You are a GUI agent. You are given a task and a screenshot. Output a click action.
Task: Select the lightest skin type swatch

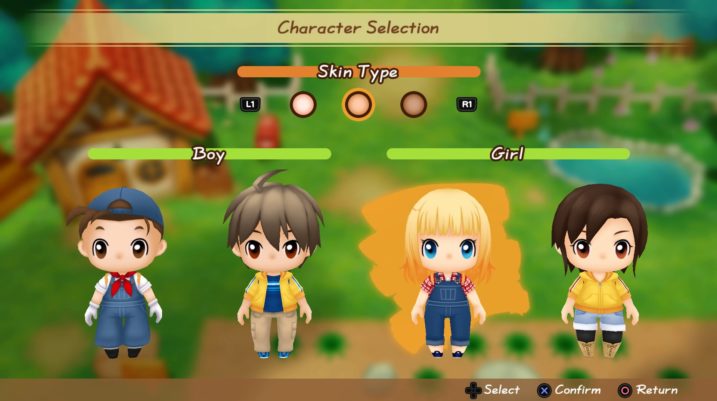303,103
